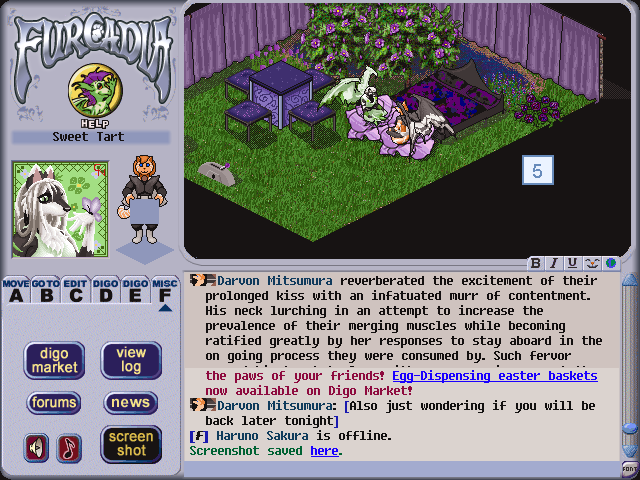The width and height of the screenshot is (640, 480).
Task: Switch to the Digo D tab
Action: point(106,290)
